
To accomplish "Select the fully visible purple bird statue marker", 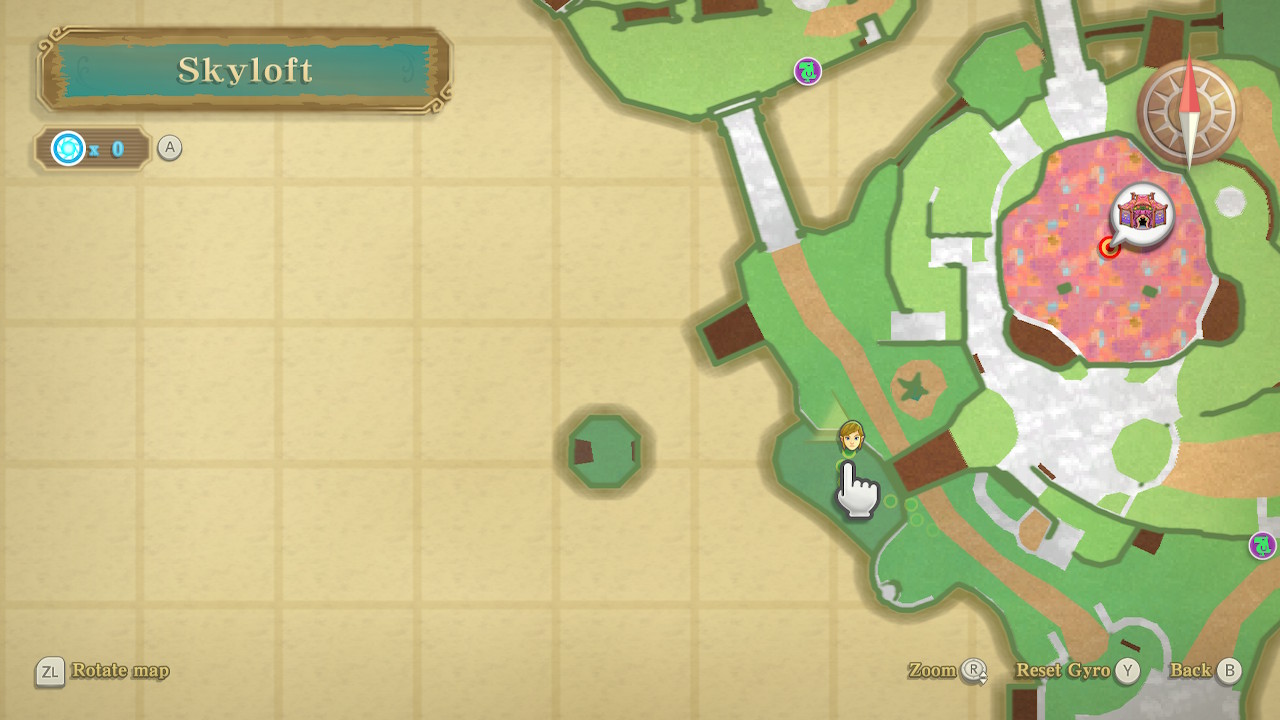I will (807, 71).
